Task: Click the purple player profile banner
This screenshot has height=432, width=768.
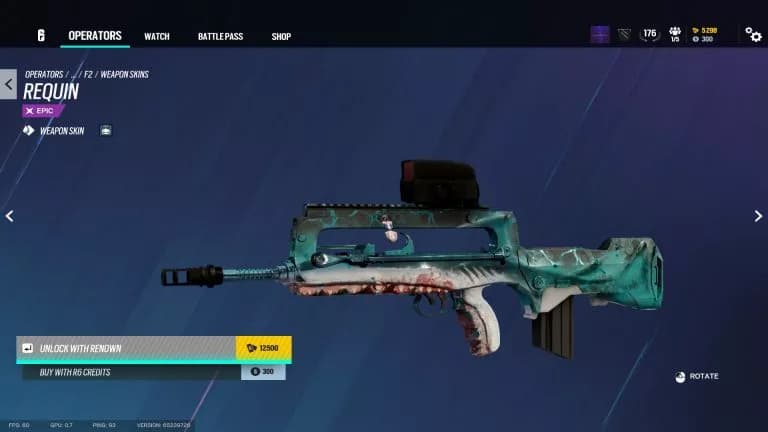Action: (600, 35)
